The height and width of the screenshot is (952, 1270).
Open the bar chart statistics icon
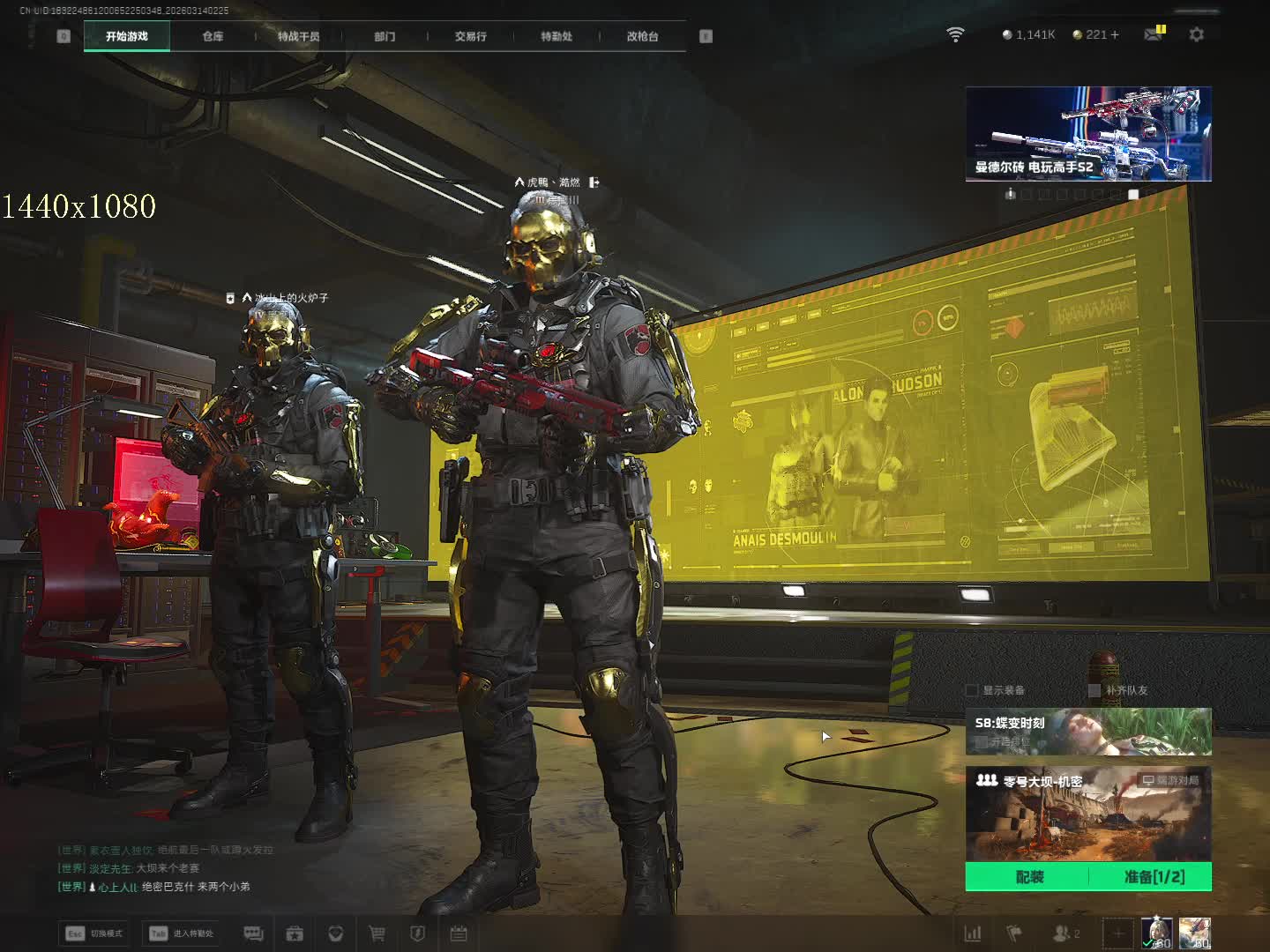click(x=973, y=933)
